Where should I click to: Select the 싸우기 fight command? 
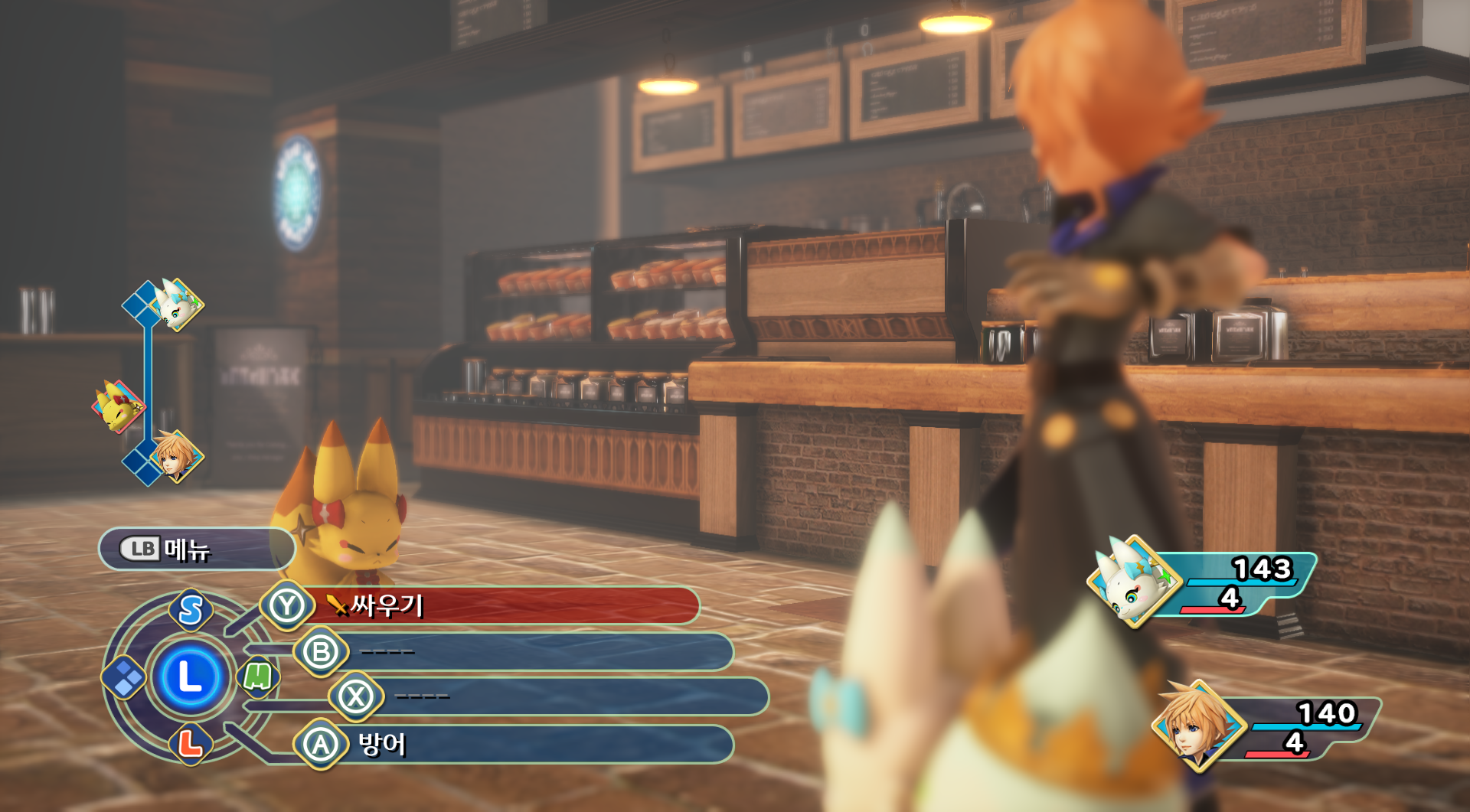490,605
